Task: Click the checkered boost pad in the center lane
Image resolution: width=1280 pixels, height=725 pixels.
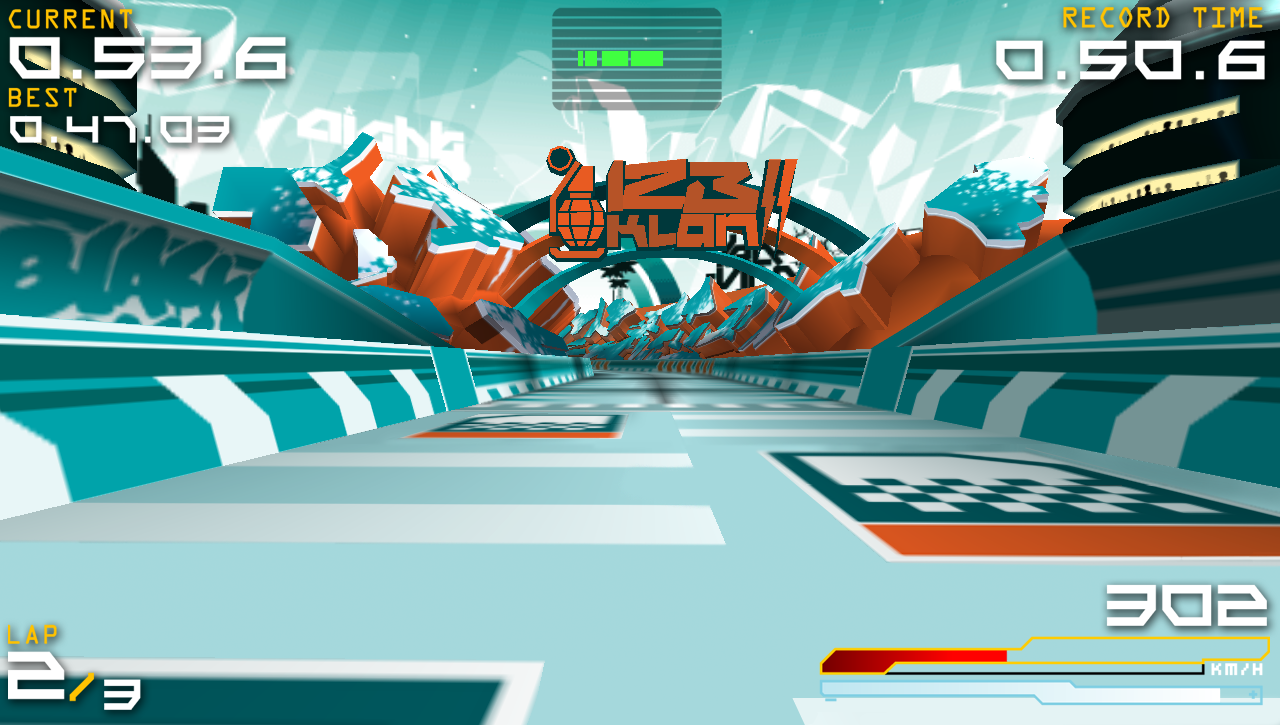Action: (543, 425)
